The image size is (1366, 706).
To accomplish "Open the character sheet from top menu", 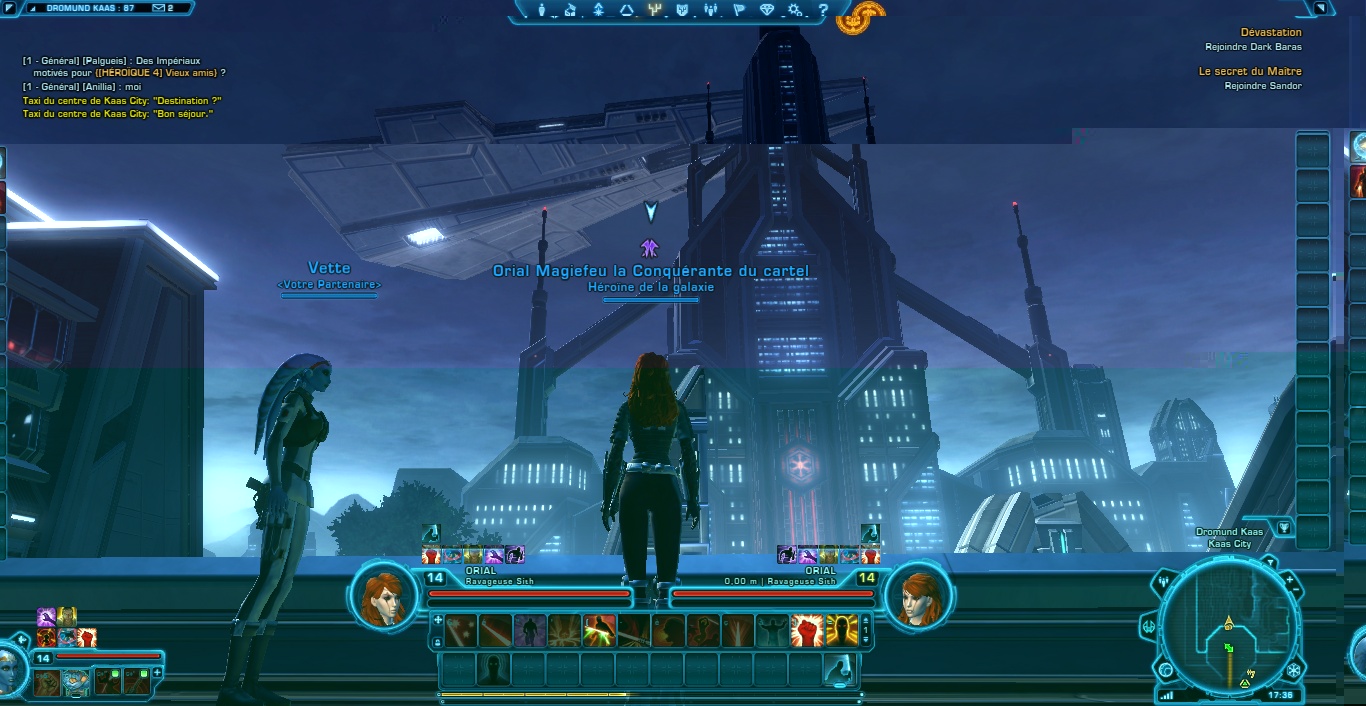I will tap(542, 10).
